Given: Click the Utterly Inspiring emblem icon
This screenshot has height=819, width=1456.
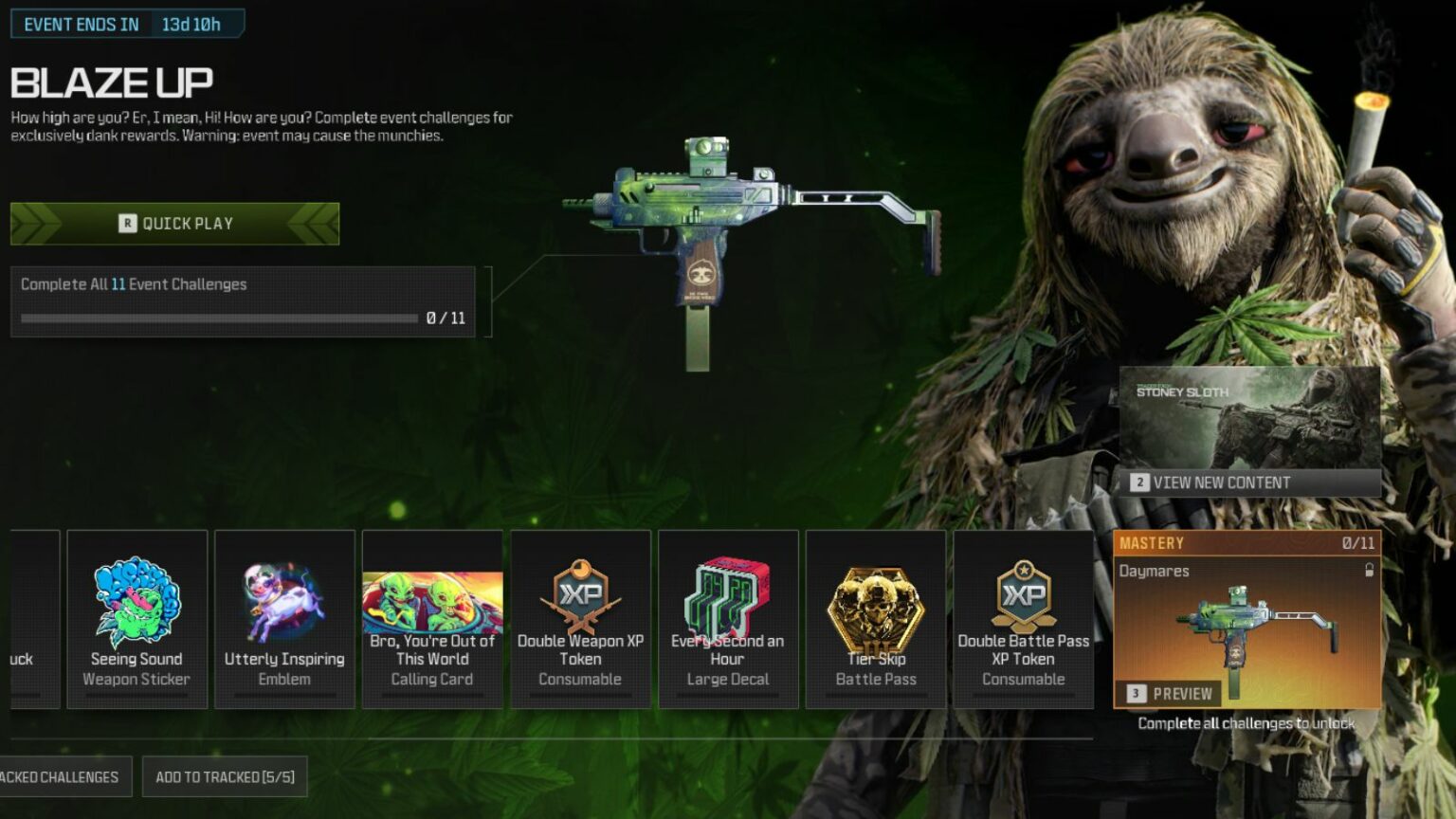Looking at the screenshot, I should click(x=284, y=602).
